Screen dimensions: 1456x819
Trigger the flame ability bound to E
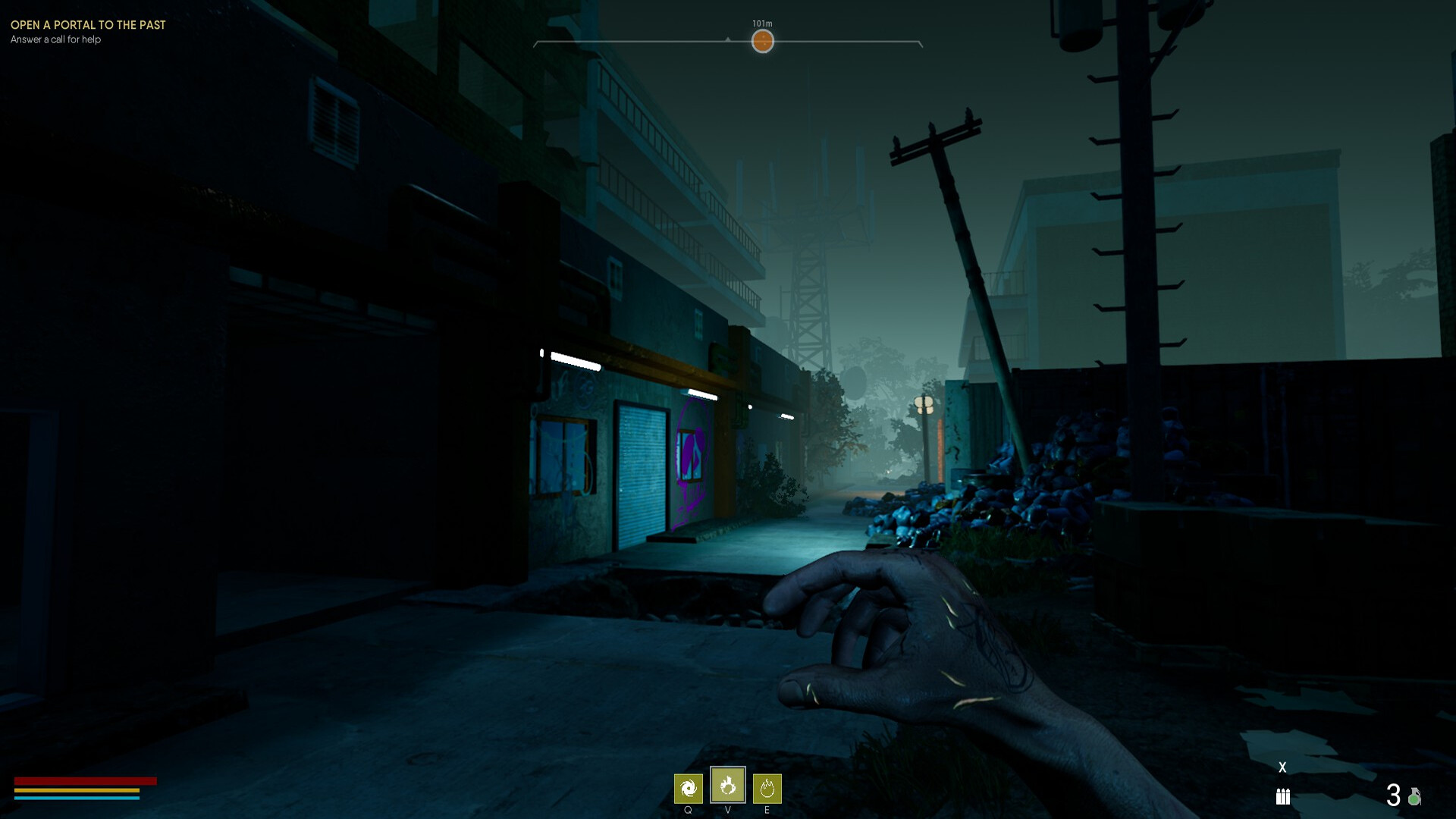click(x=768, y=789)
